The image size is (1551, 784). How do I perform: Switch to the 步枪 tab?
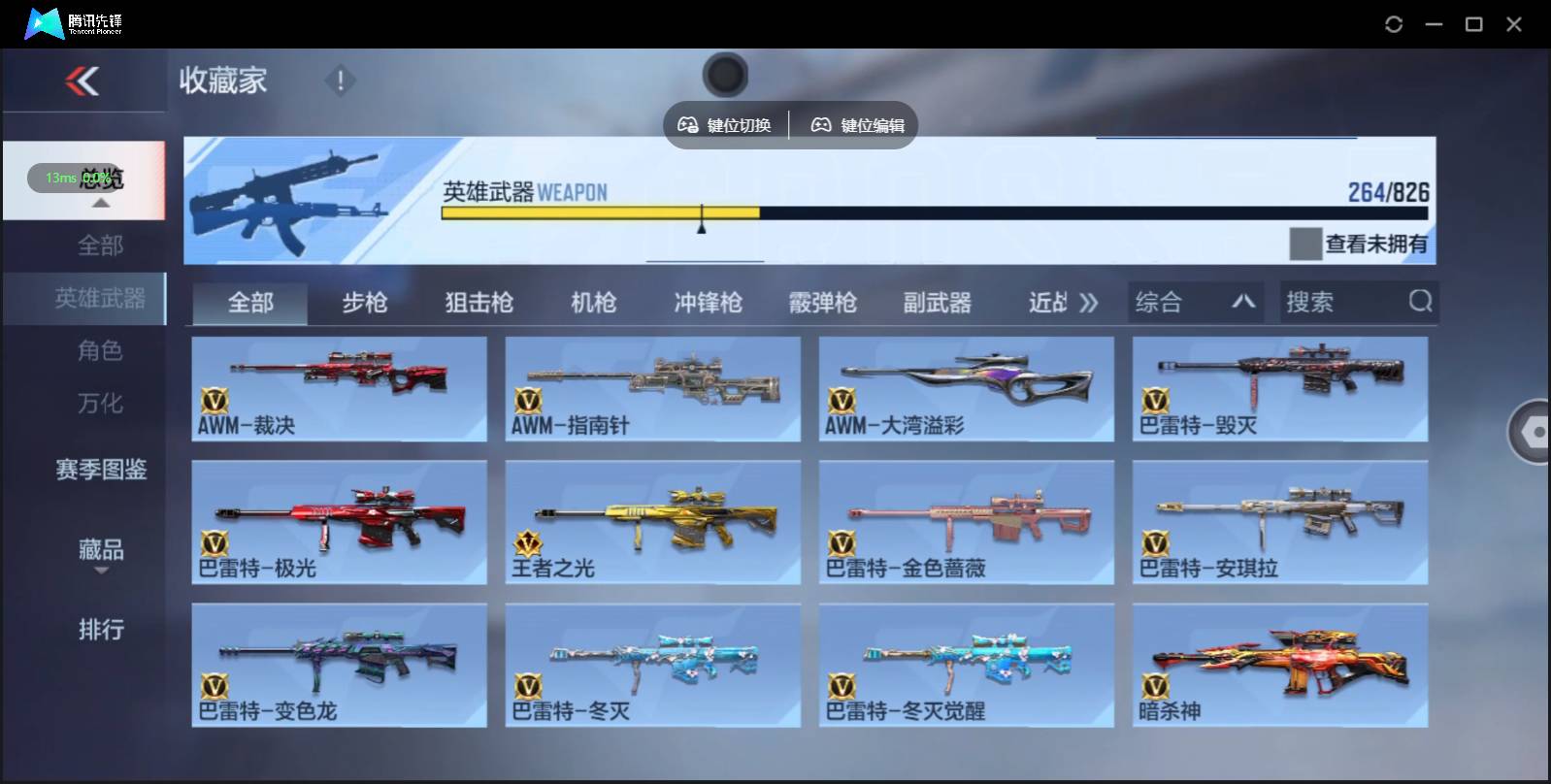click(368, 302)
